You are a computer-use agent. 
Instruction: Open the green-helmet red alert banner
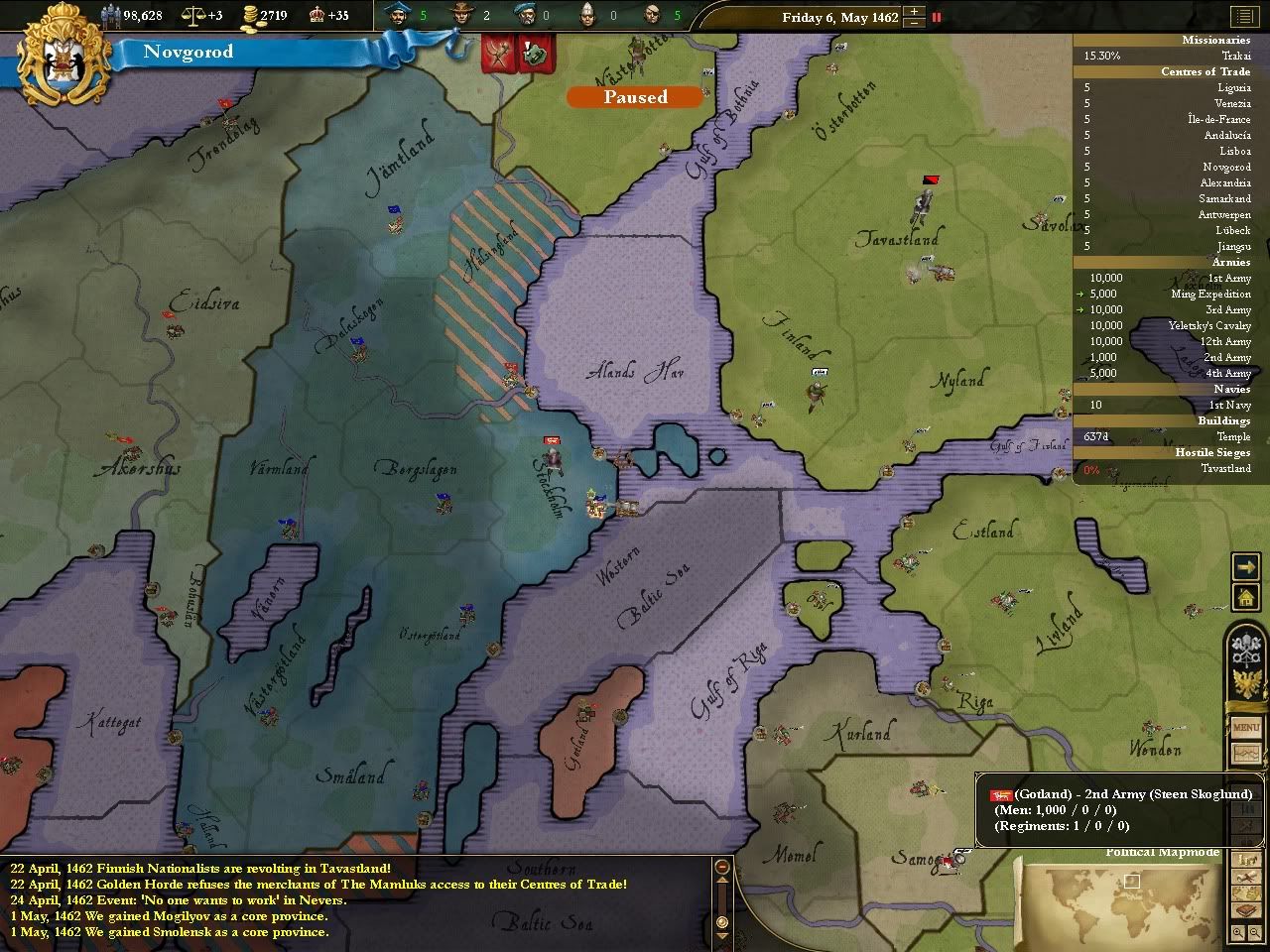pyautogui.click(x=535, y=56)
